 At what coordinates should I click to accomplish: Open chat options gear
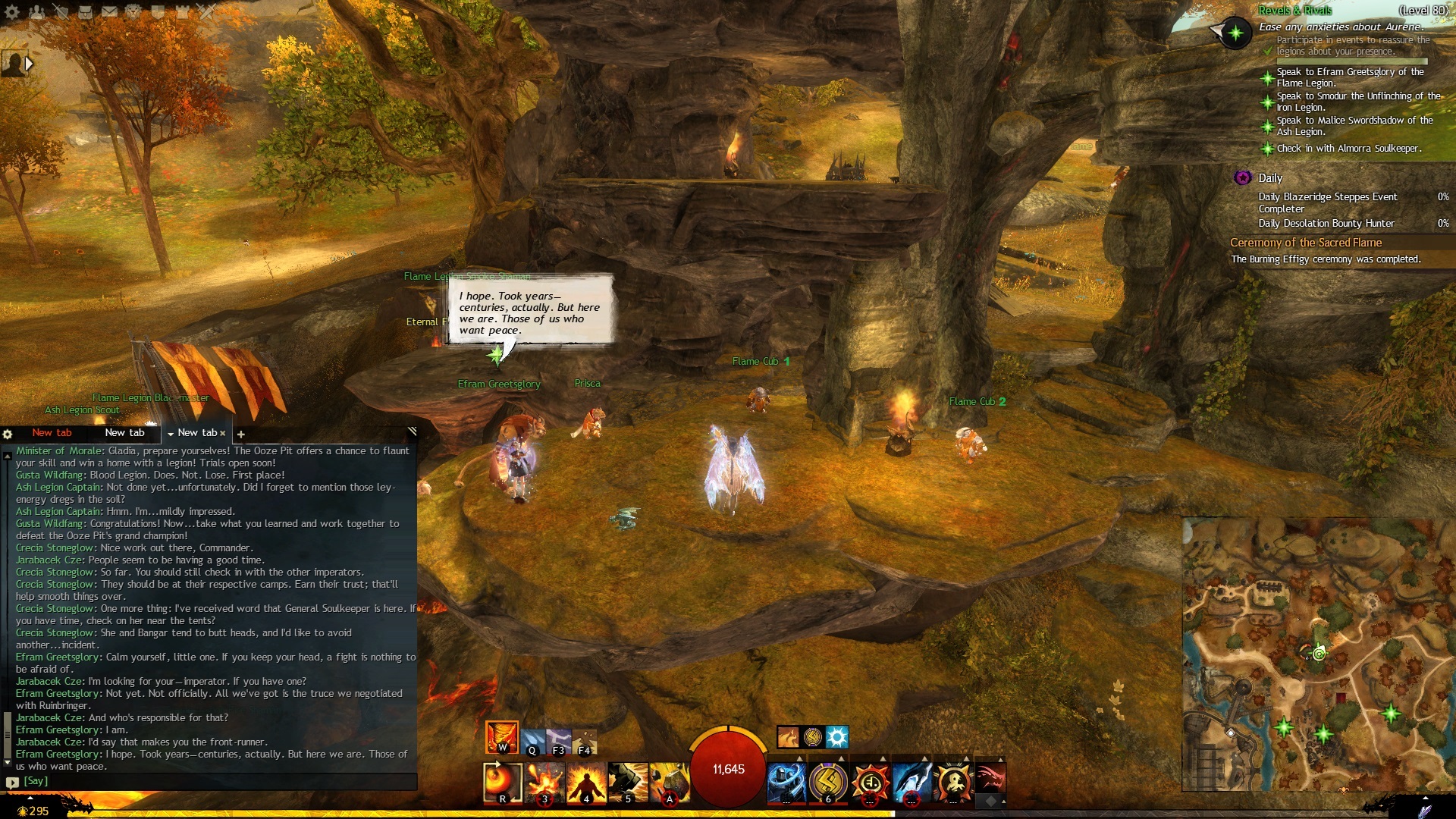tap(8, 434)
